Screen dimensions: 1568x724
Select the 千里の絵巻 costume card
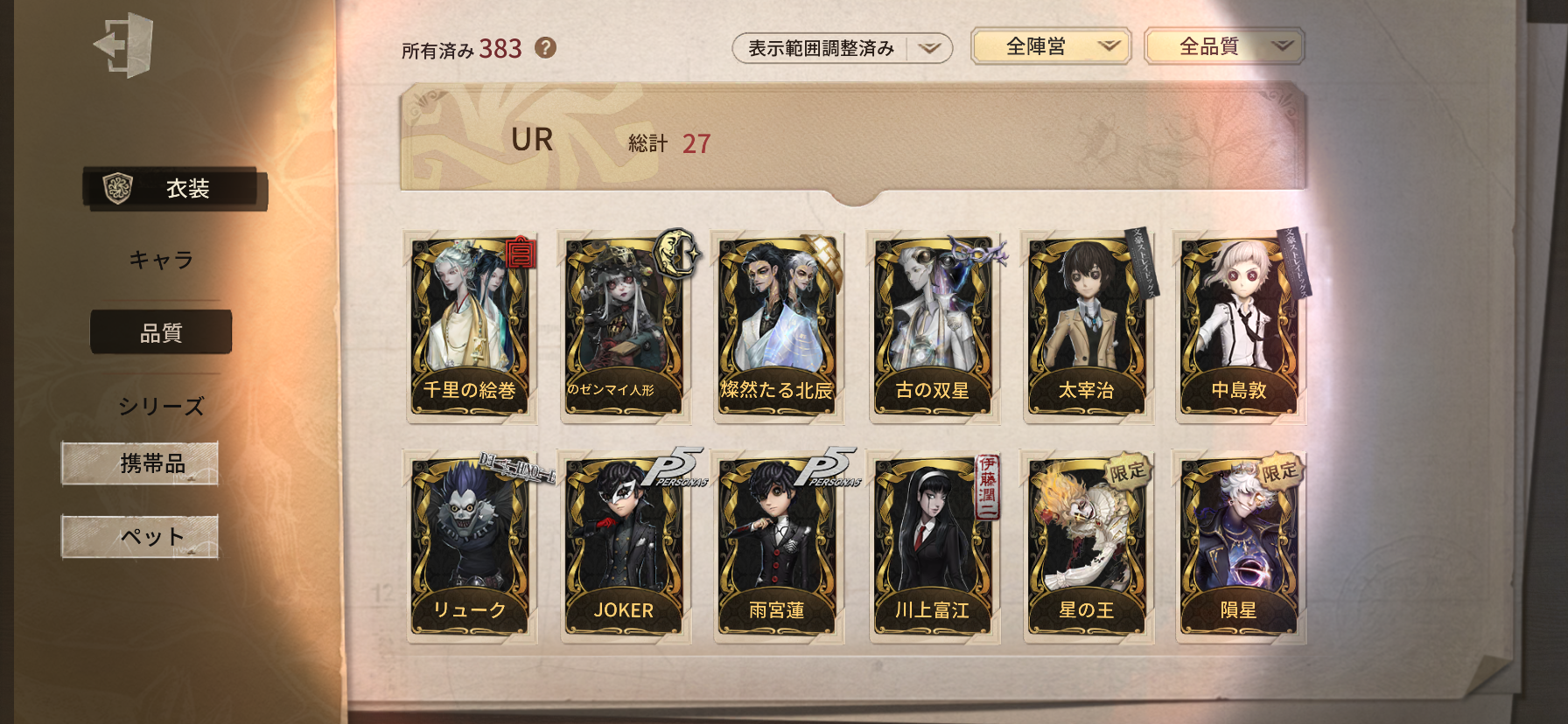click(x=470, y=328)
